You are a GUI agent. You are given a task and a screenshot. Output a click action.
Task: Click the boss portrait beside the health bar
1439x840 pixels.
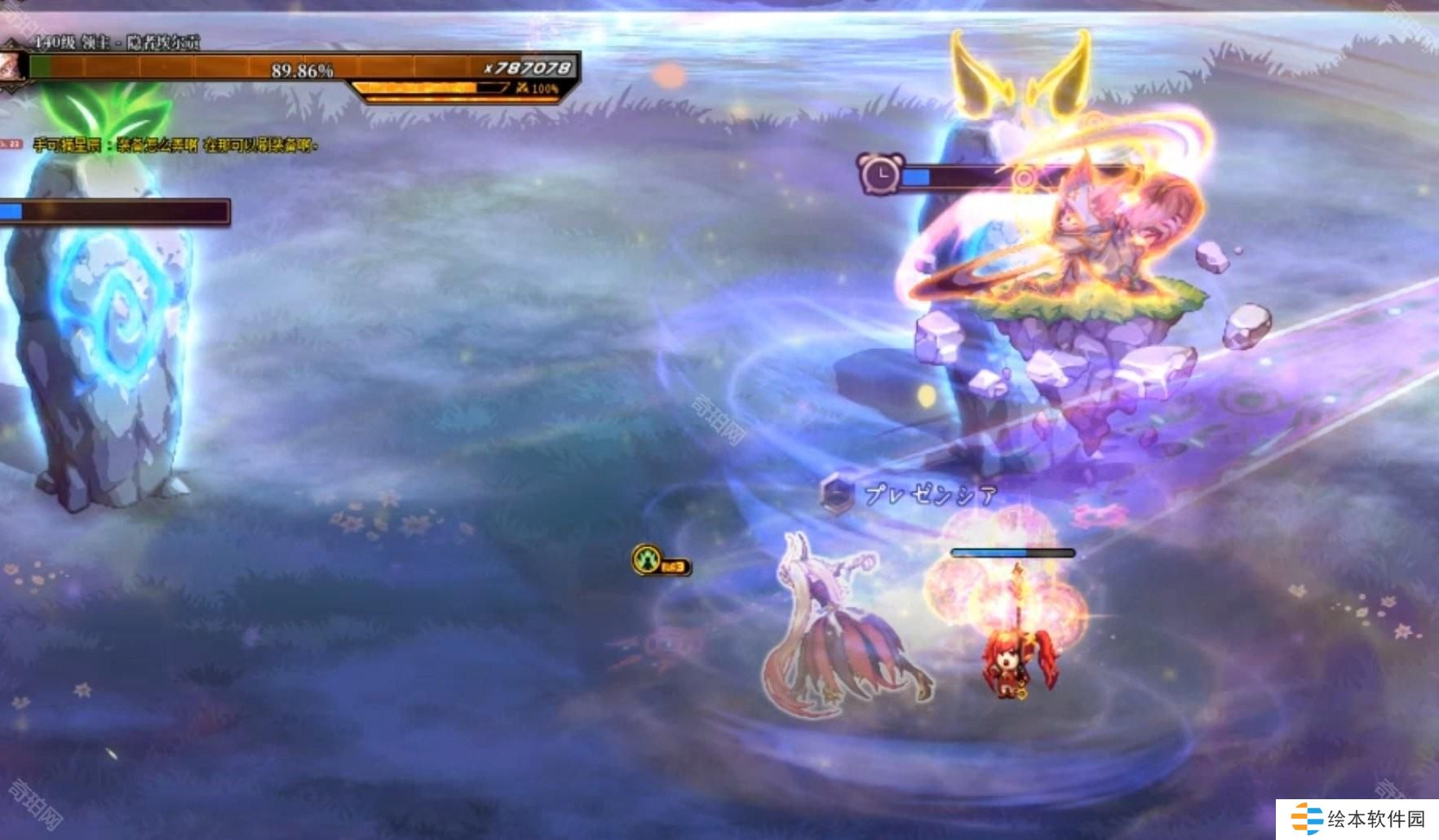coord(11,67)
